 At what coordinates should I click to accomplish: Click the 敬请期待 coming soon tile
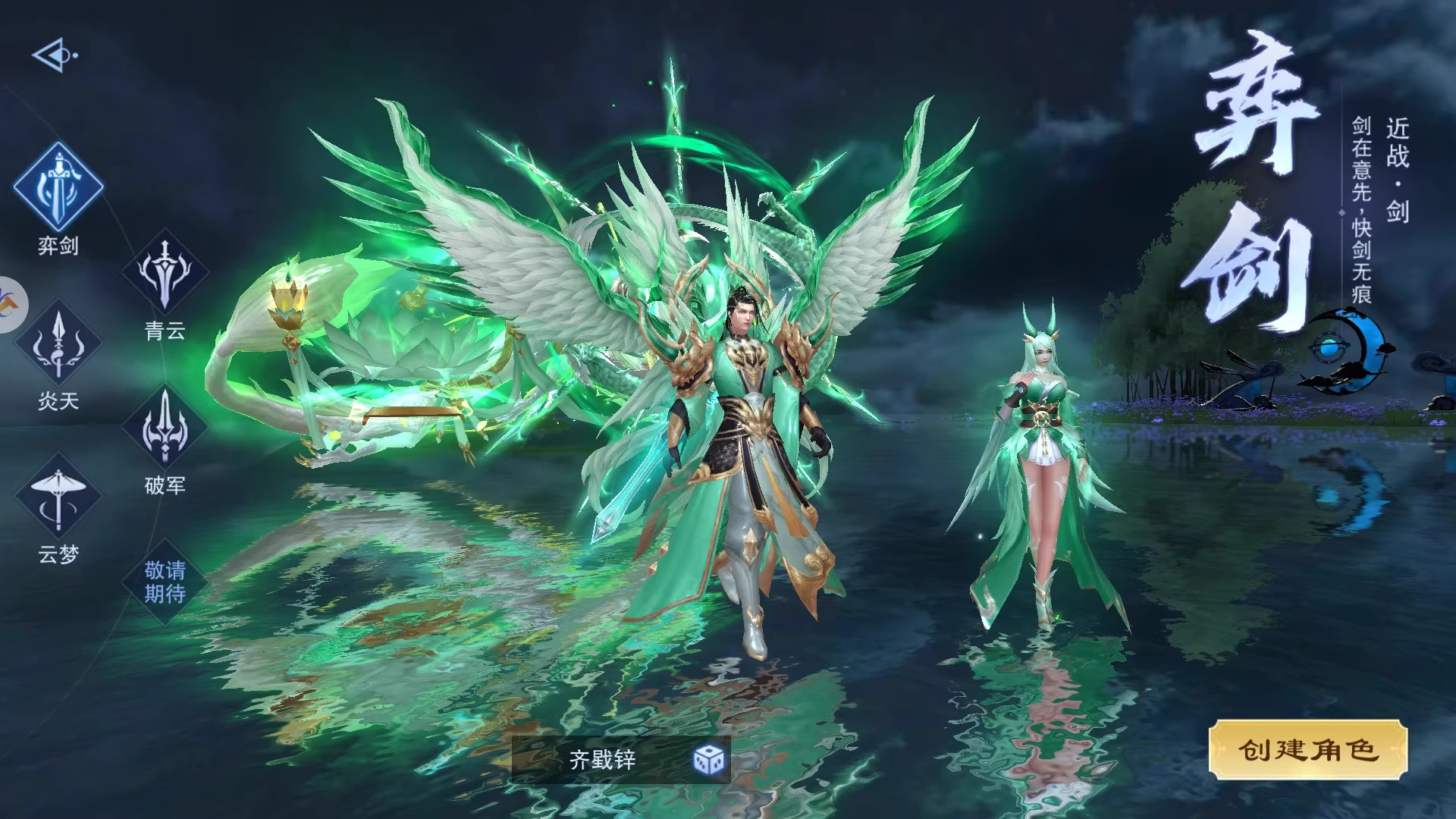coord(165,582)
